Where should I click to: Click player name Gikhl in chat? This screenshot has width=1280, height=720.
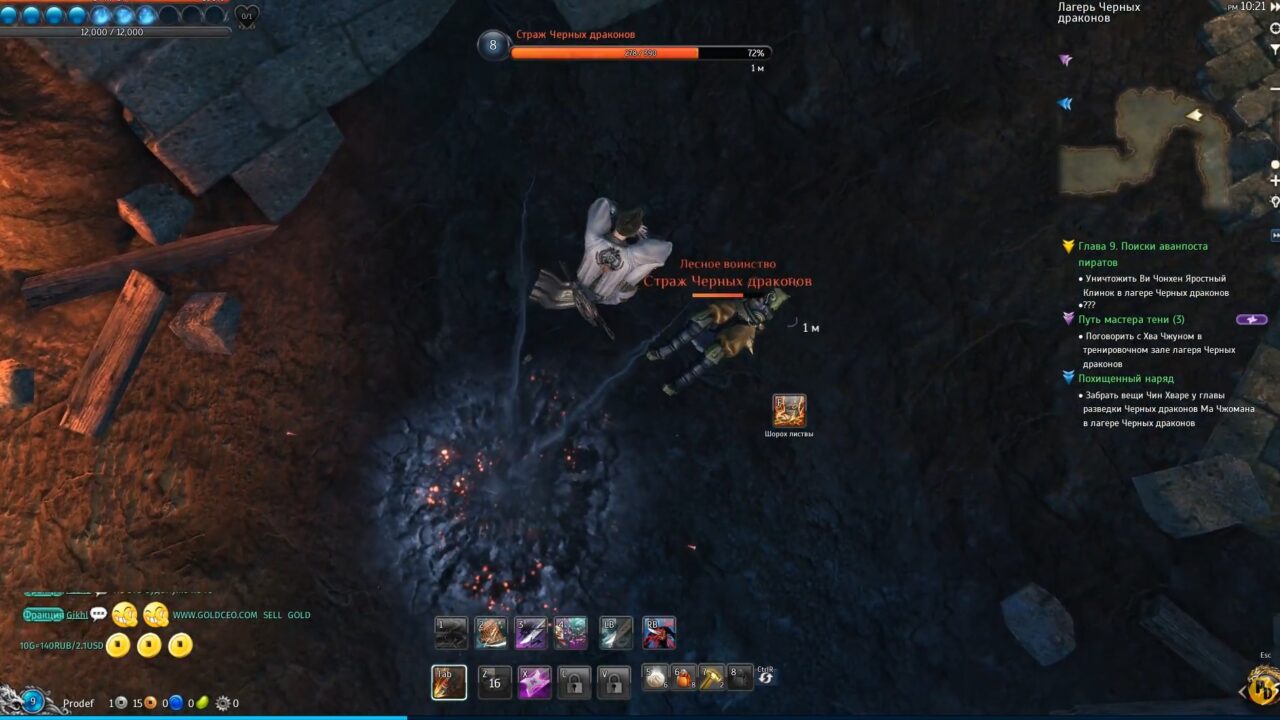click(x=77, y=614)
